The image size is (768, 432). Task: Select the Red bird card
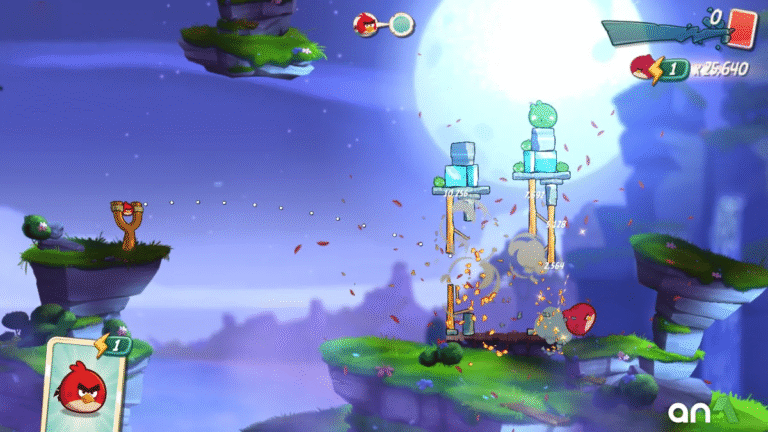point(84,378)
